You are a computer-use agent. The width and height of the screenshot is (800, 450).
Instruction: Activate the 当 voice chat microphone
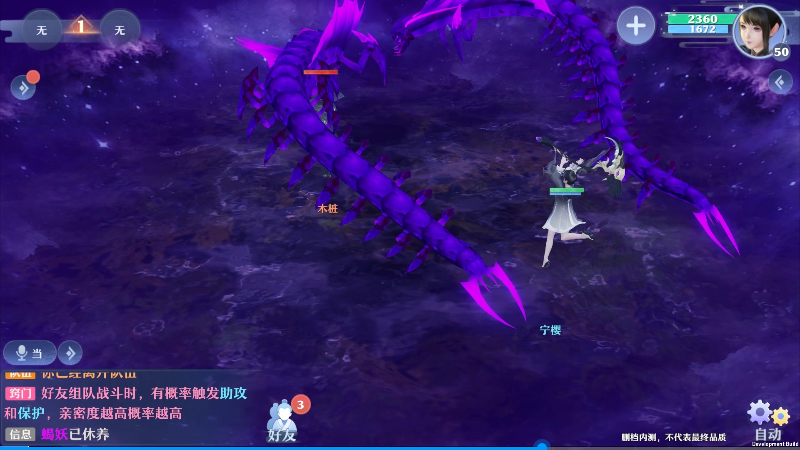(29, 353)
